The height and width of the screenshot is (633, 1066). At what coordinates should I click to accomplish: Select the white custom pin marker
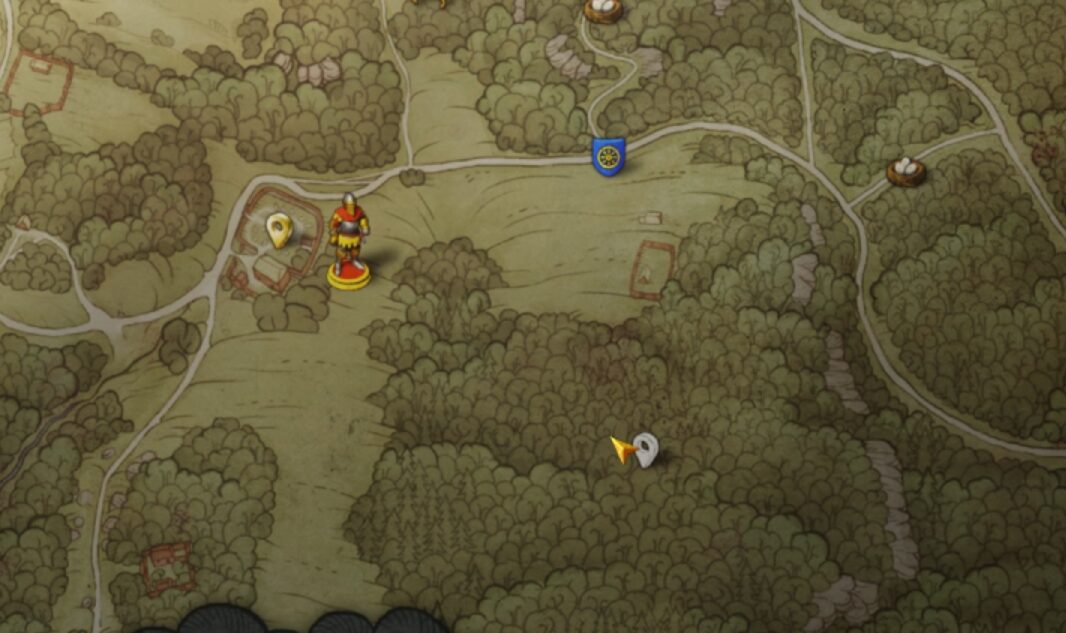coord(647,449)
